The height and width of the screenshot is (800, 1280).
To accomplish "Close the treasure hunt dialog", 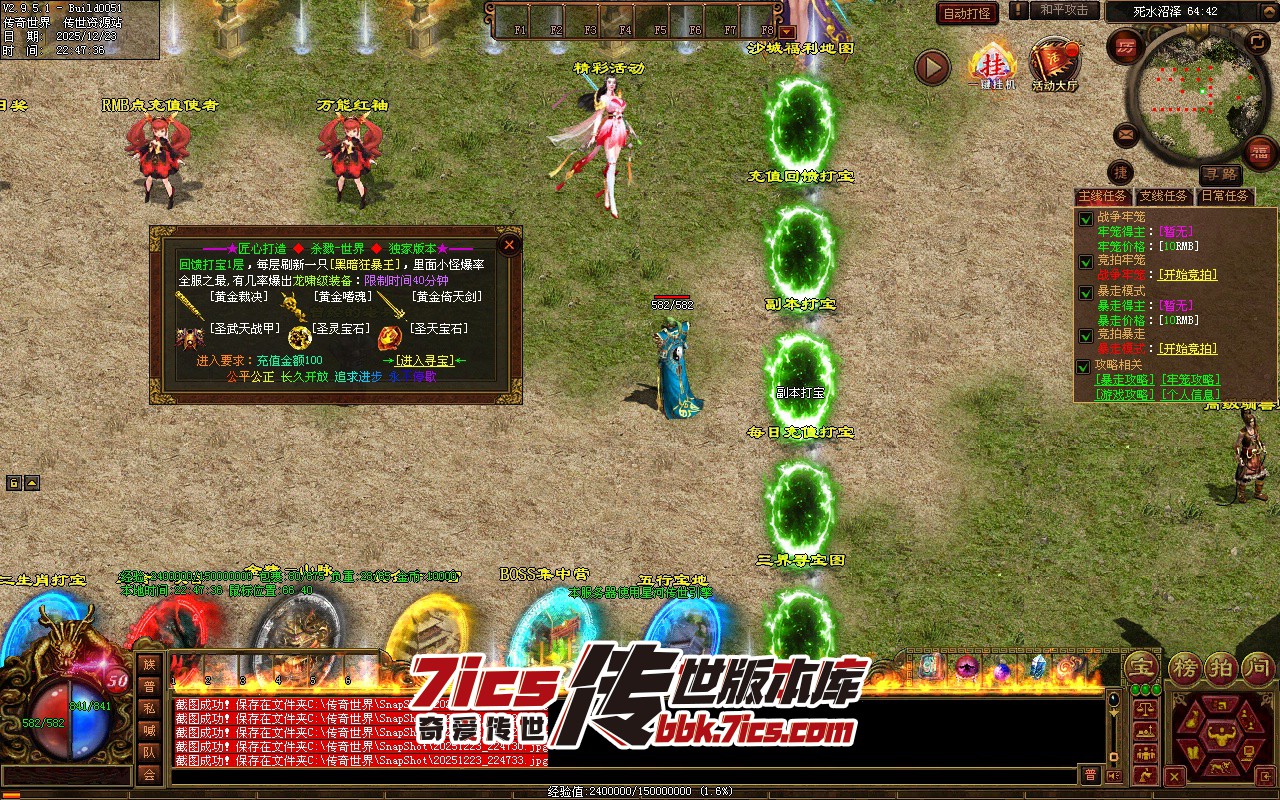I will pyautogui.click(x=509, y=245).
